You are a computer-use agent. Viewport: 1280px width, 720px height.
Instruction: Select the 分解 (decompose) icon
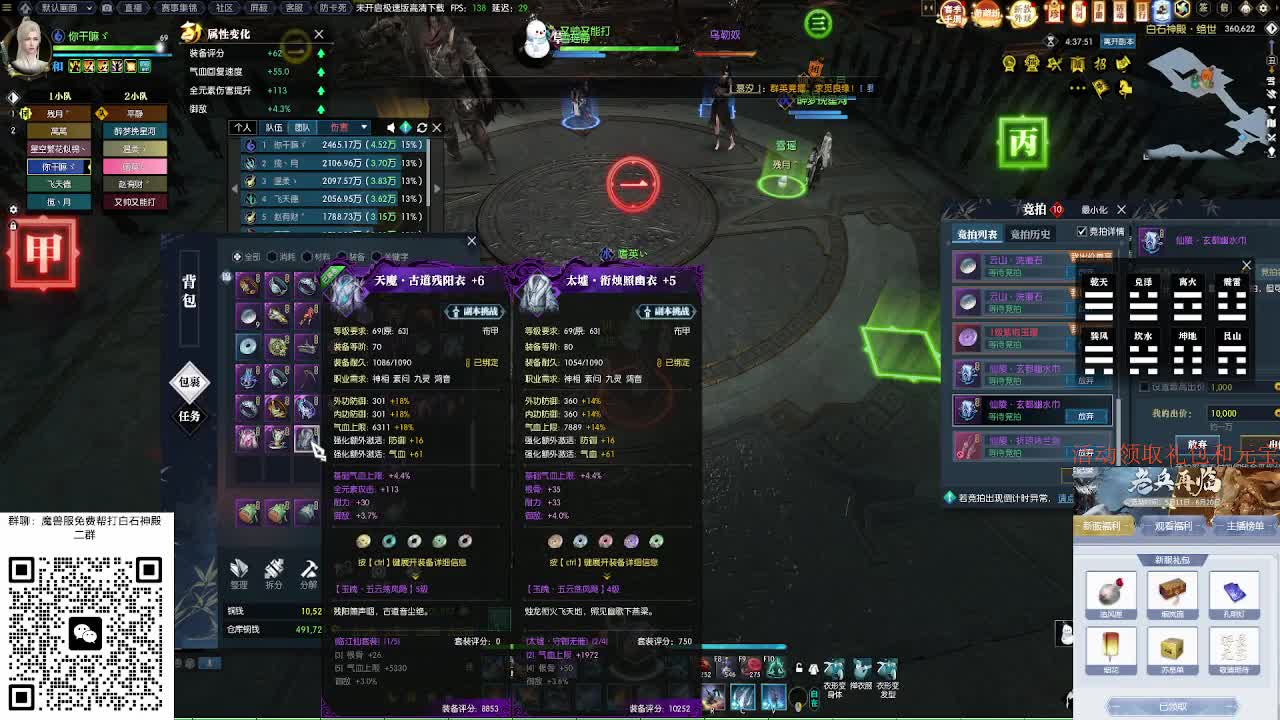coord(308,569)
